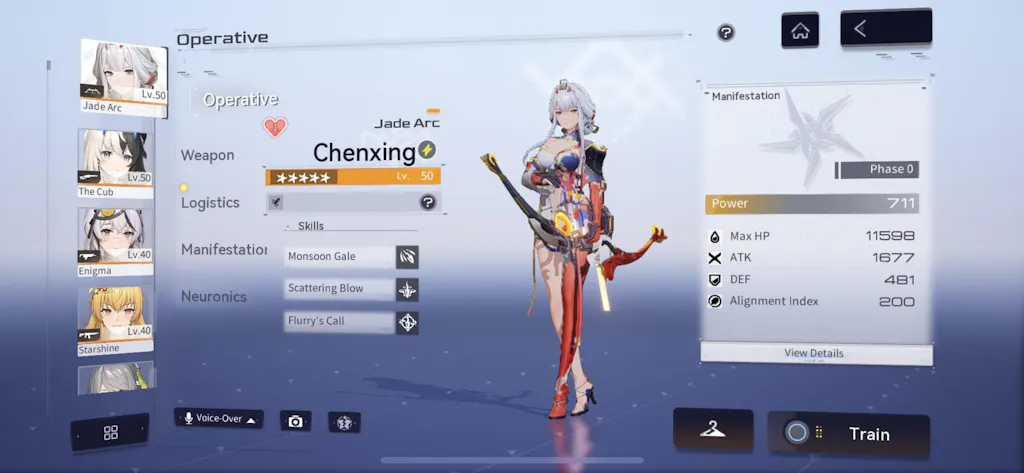Switch to the Logistics tab
Image resolution: width=1024 pixels, height=473 pixels.
pos(210,202)
